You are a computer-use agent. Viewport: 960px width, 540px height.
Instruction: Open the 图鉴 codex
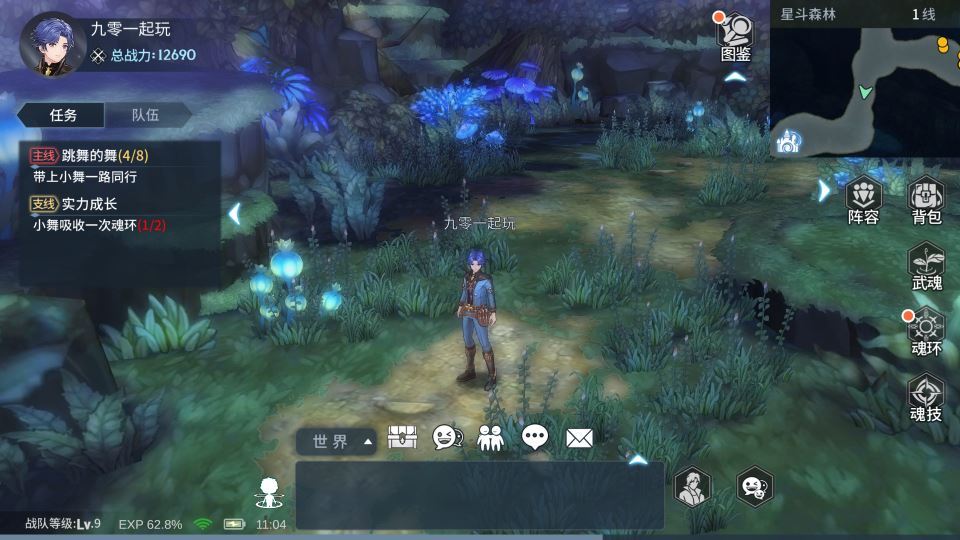[x=736, y=38]
